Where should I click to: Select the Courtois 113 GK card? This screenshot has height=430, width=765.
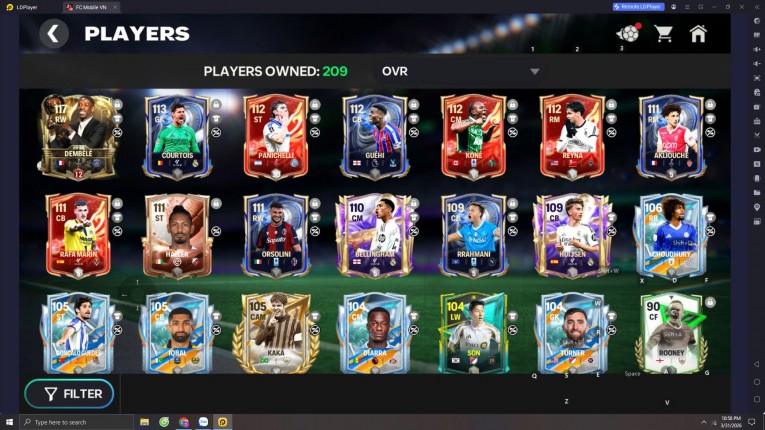pos(177,136)
